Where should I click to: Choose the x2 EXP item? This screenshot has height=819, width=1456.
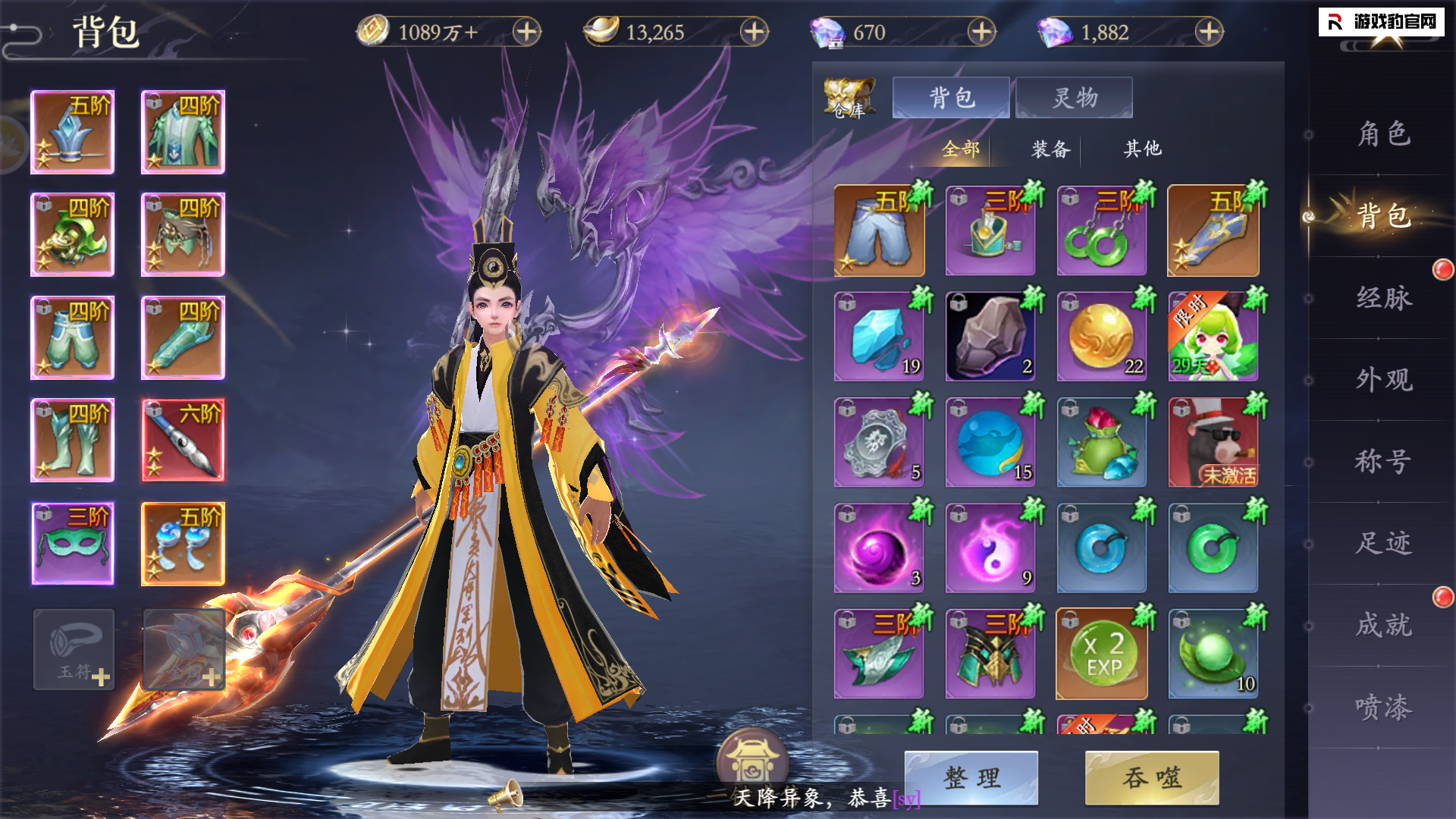(x=1102, y=654)
